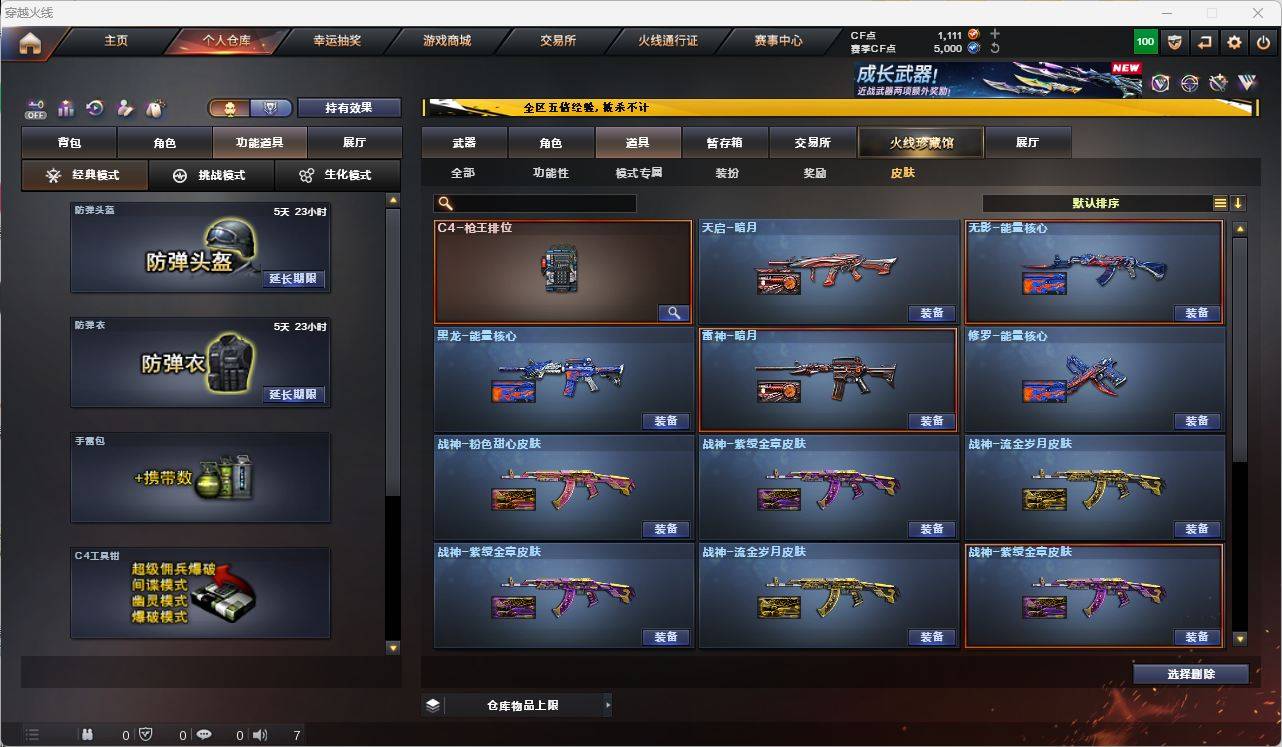The image size is (1282, 747).
Task: Toggle the list view icon beside 默认排序
Action: point(1220,203)
